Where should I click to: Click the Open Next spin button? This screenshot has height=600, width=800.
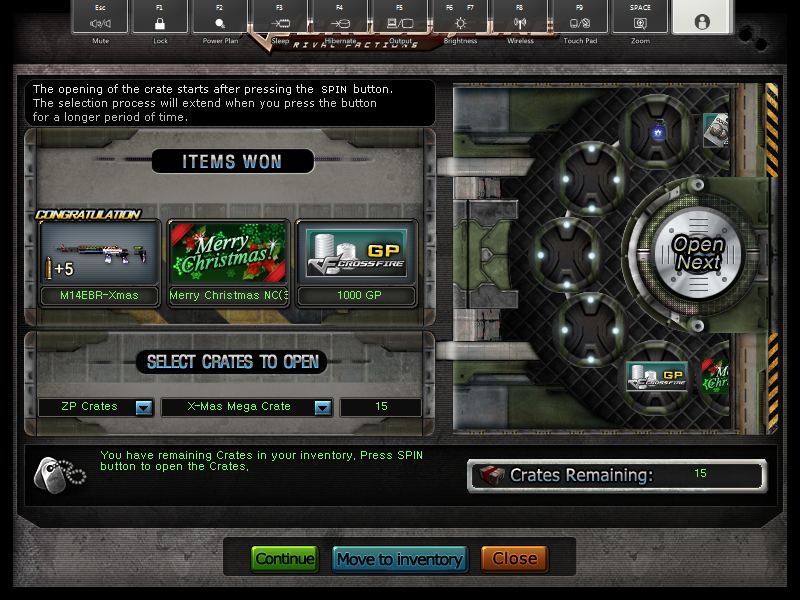click(697, 253)
